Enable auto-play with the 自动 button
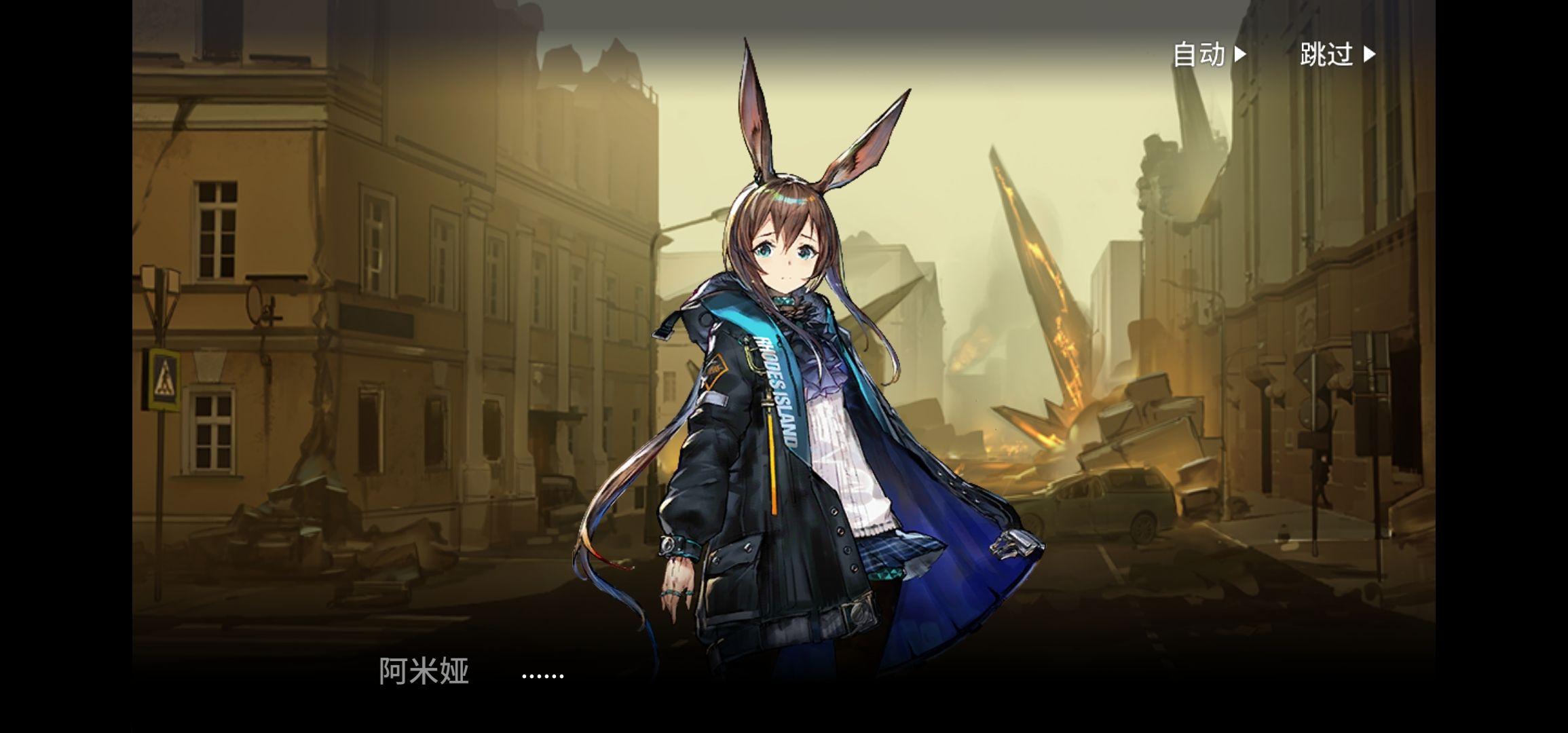1568x733 pixels. (1209, 54)
